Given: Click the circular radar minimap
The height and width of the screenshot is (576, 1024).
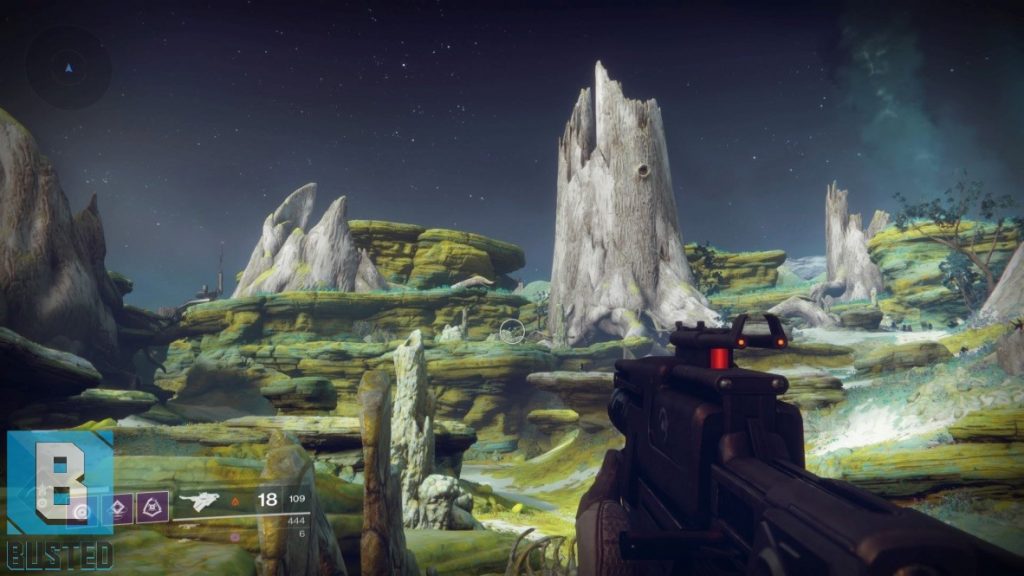Looking at the screenshot, I should pyautogui.click(x=68, y=68).
